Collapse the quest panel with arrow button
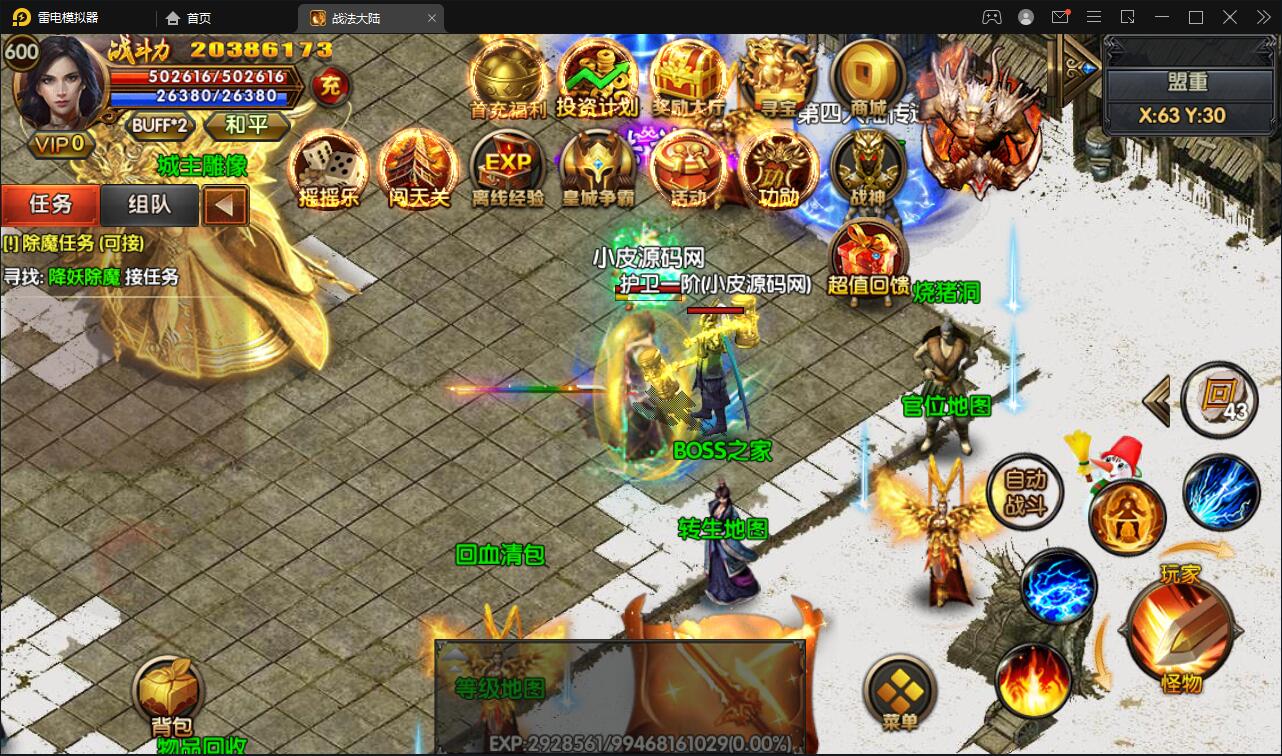 tap(225, 206)
